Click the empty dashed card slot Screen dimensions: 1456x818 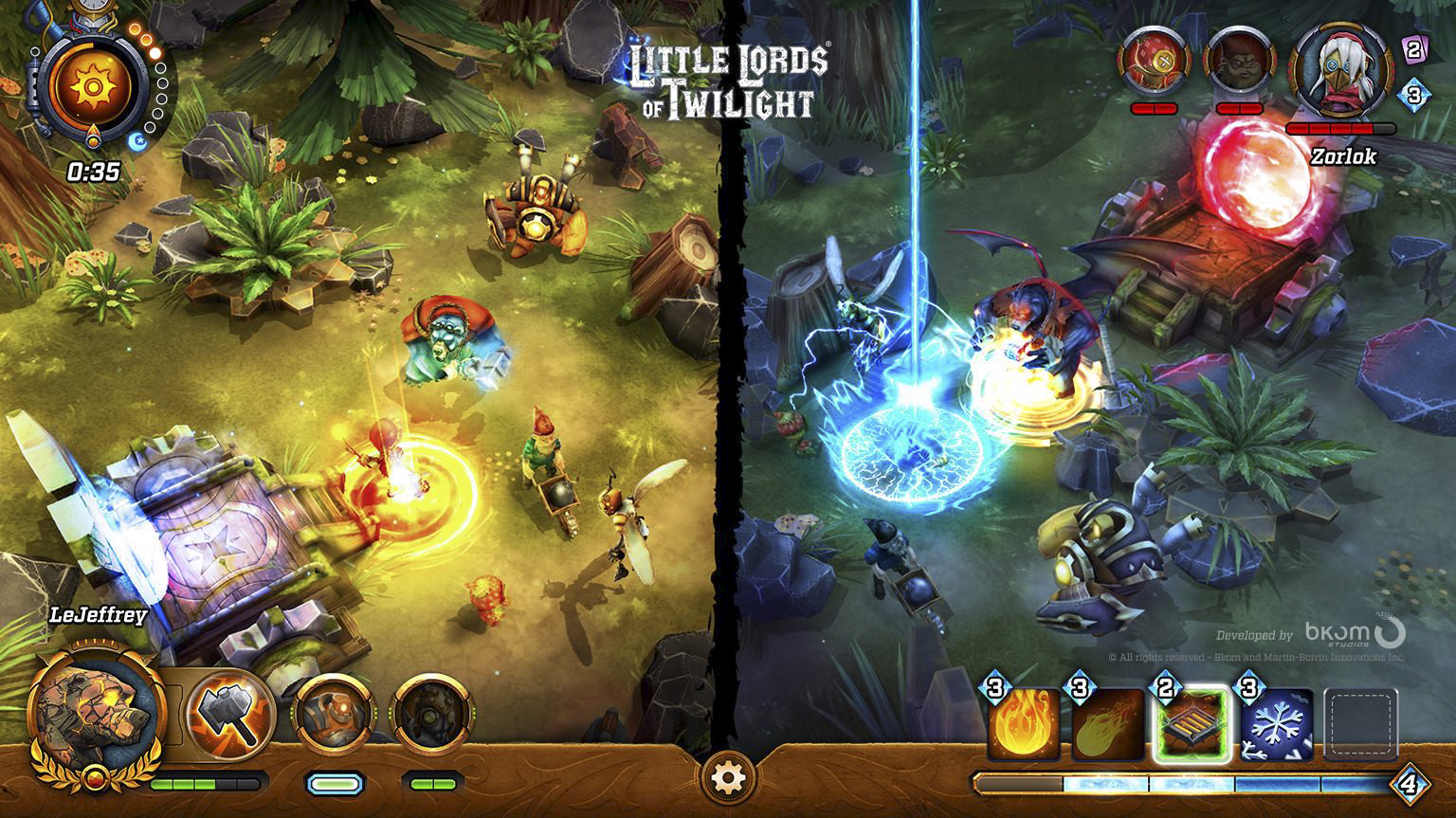point(1361,725)
